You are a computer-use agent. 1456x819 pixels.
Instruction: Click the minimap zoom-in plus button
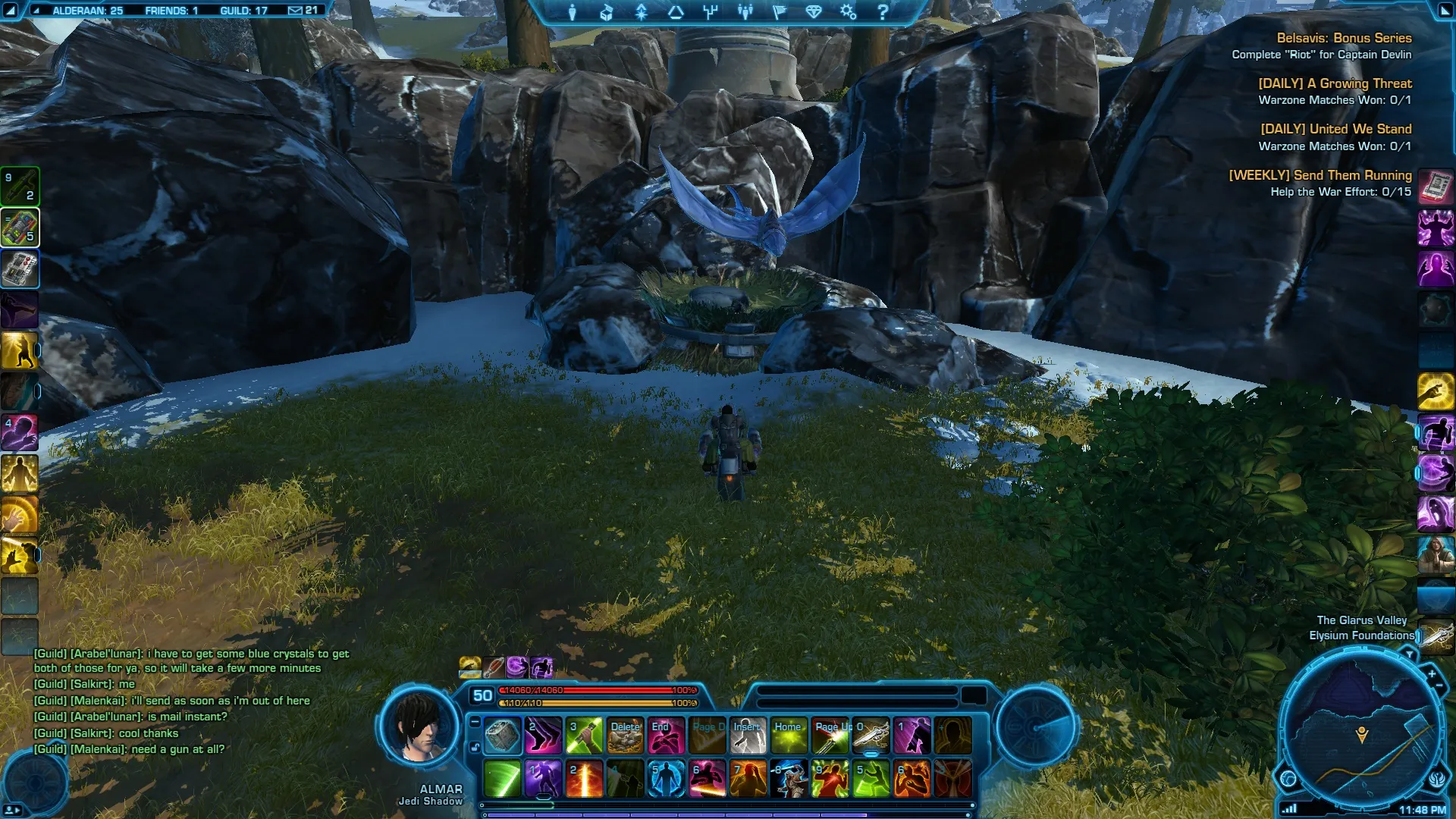pyautogui.click(x=1432, y=673)
